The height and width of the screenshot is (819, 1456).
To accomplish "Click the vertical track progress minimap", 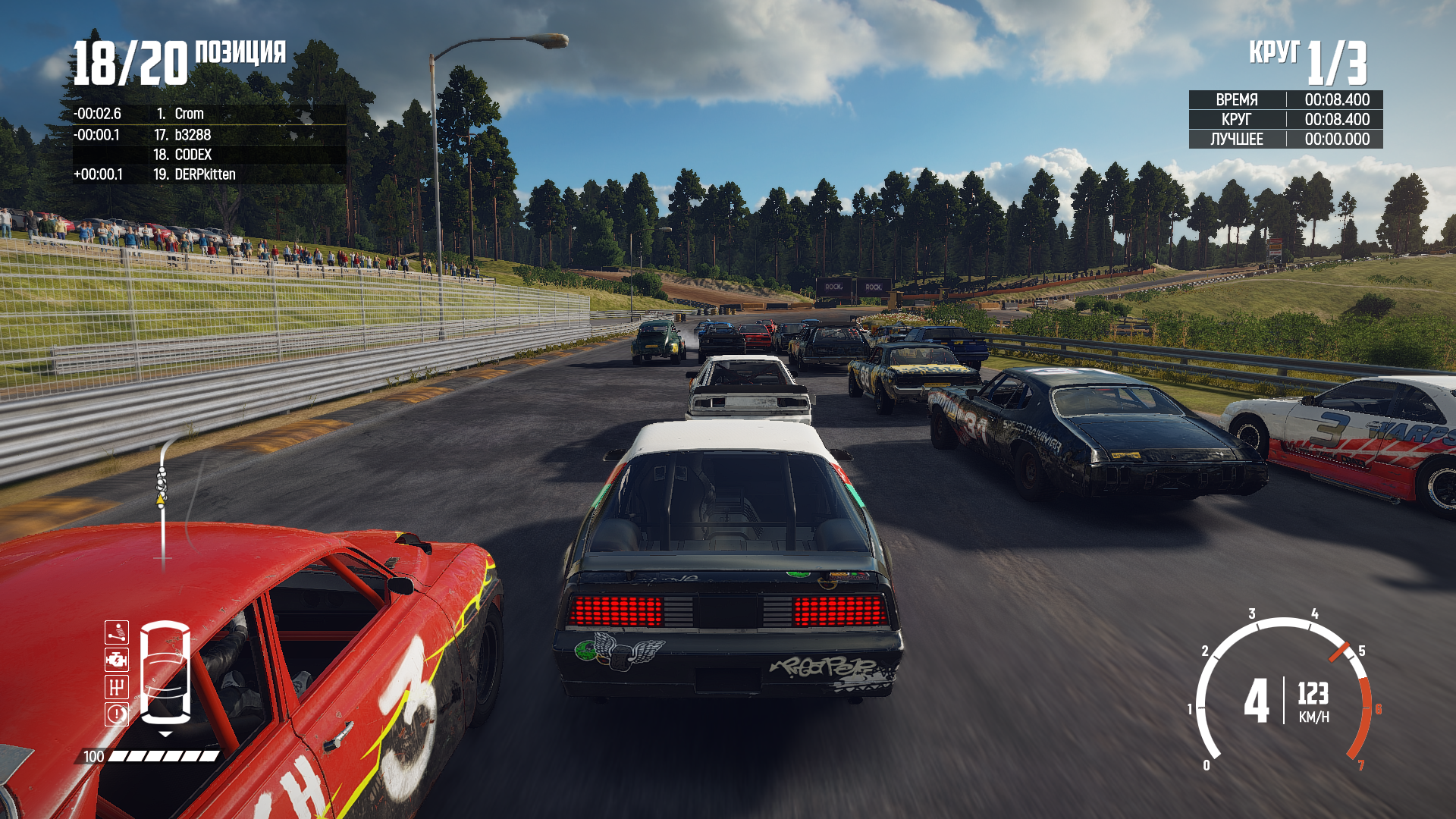I will point(162,500).
